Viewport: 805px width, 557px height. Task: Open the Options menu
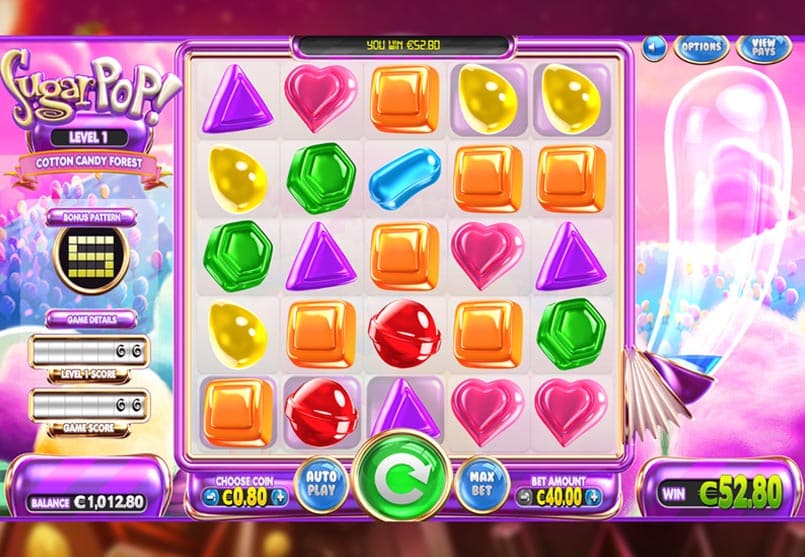[x=700, y=46]
